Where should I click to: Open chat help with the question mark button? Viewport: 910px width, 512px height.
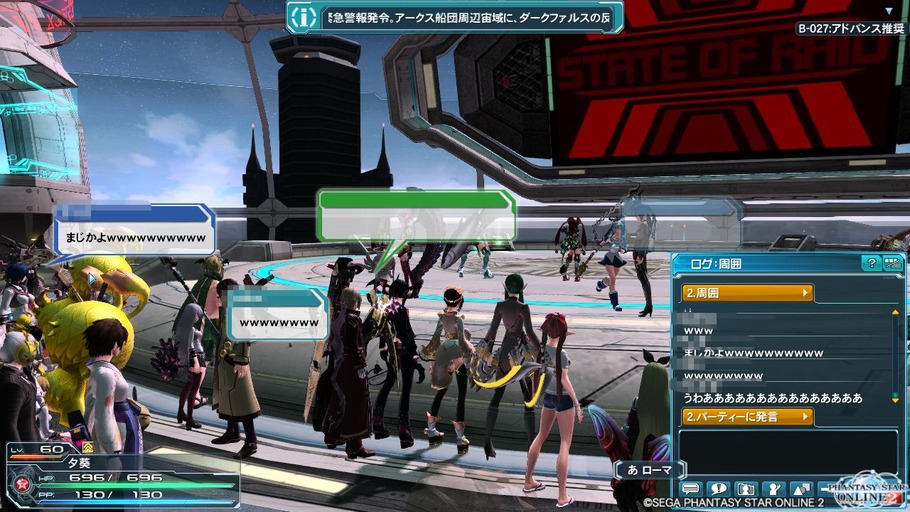pos(871,263)
